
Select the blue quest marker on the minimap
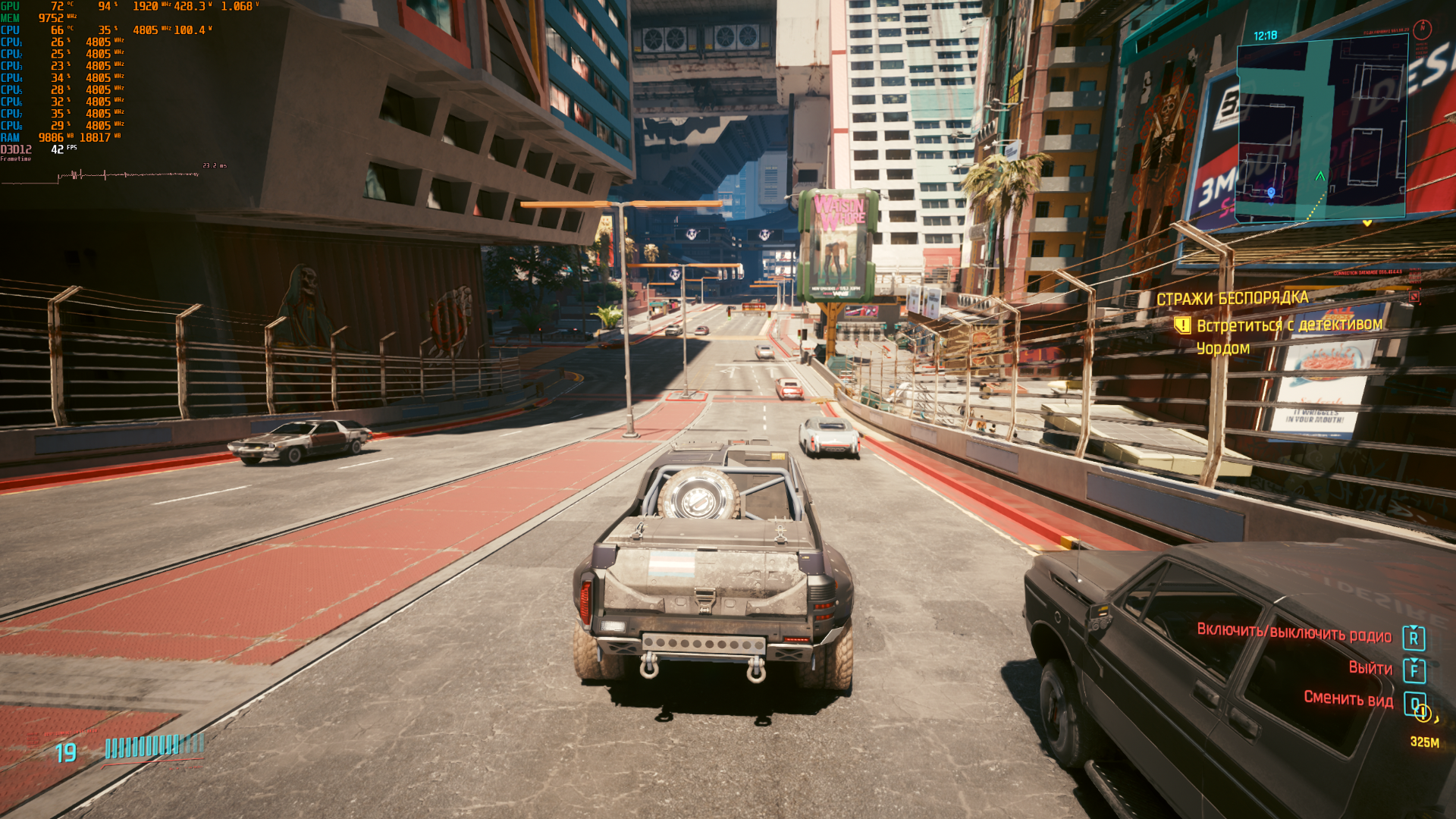pyautogui.click(x=1272, y=193)
